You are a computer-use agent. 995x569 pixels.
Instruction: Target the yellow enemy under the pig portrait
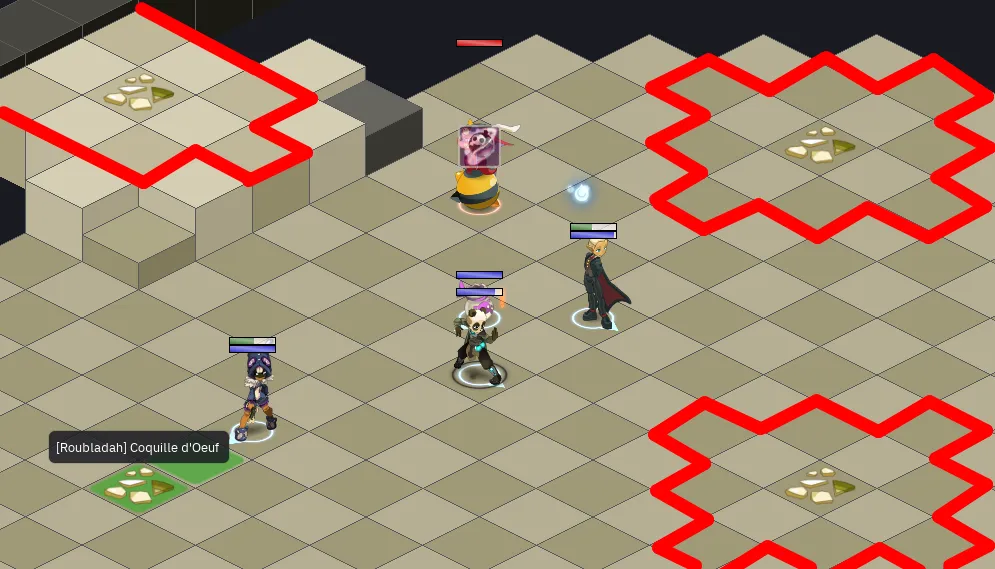[x=477, y=187]
